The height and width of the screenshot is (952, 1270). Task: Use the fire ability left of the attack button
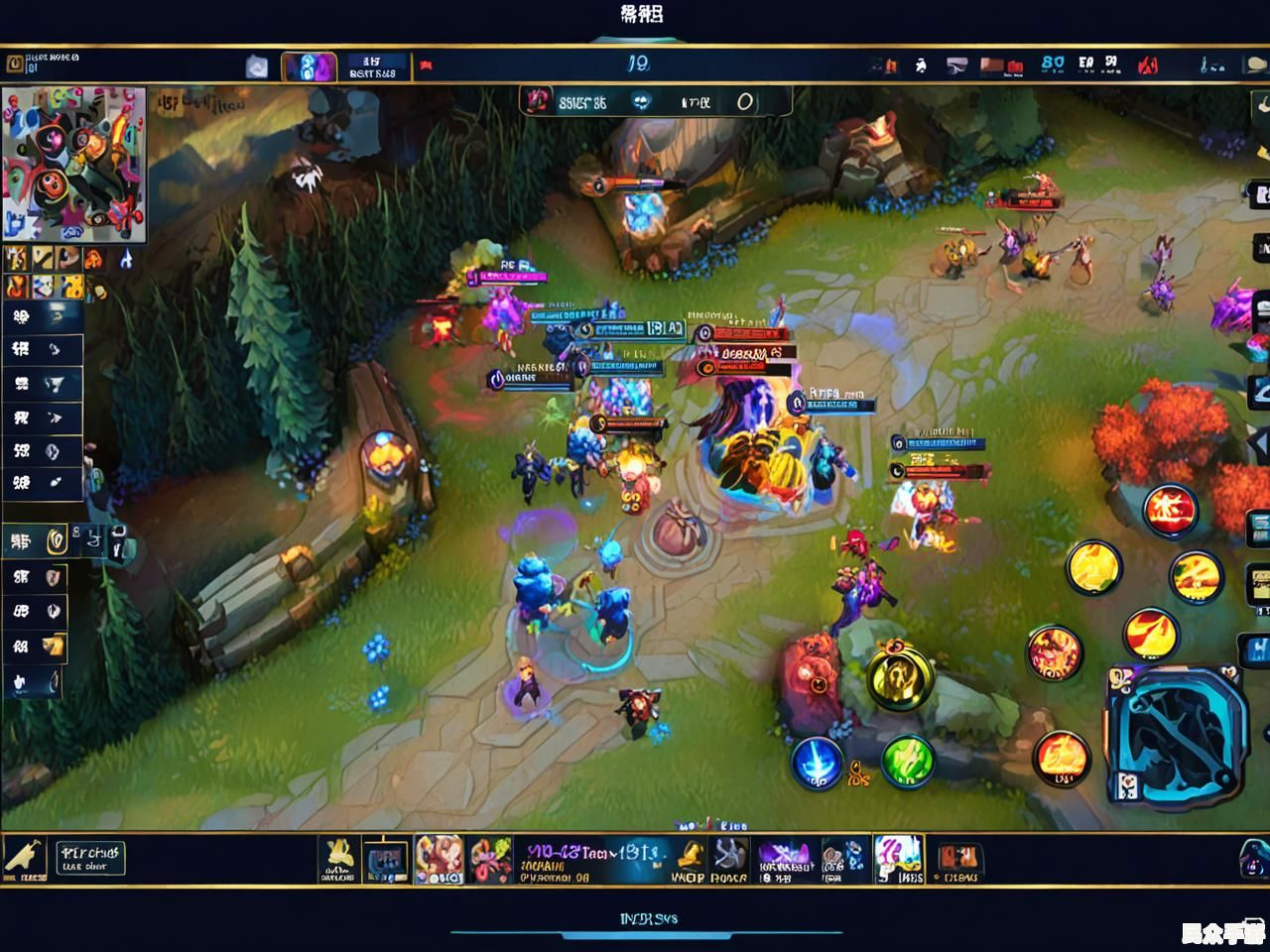(x=1061, y=757)
